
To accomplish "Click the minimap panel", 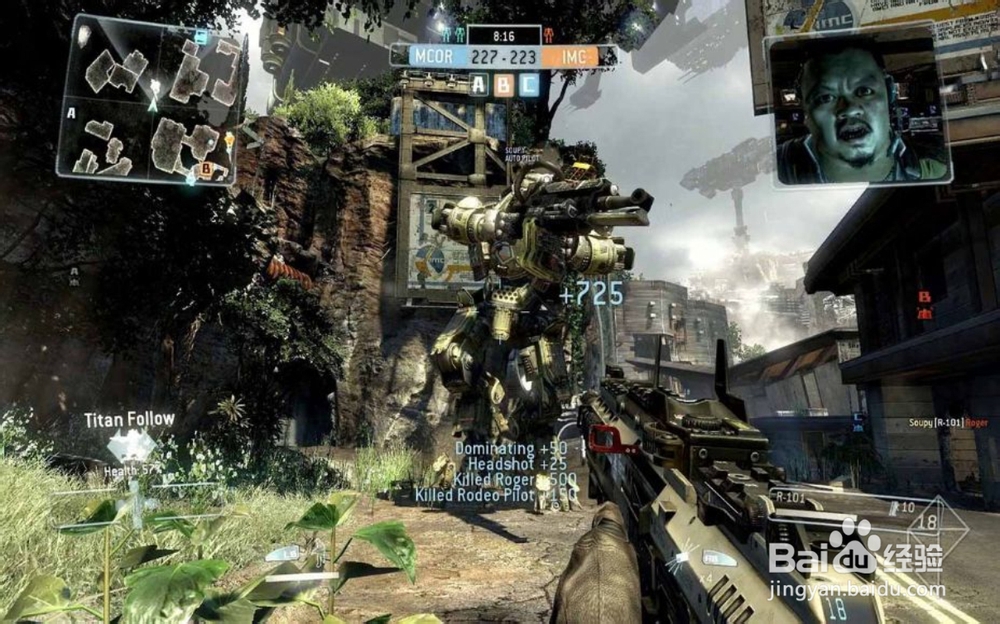I will [150, 100].
